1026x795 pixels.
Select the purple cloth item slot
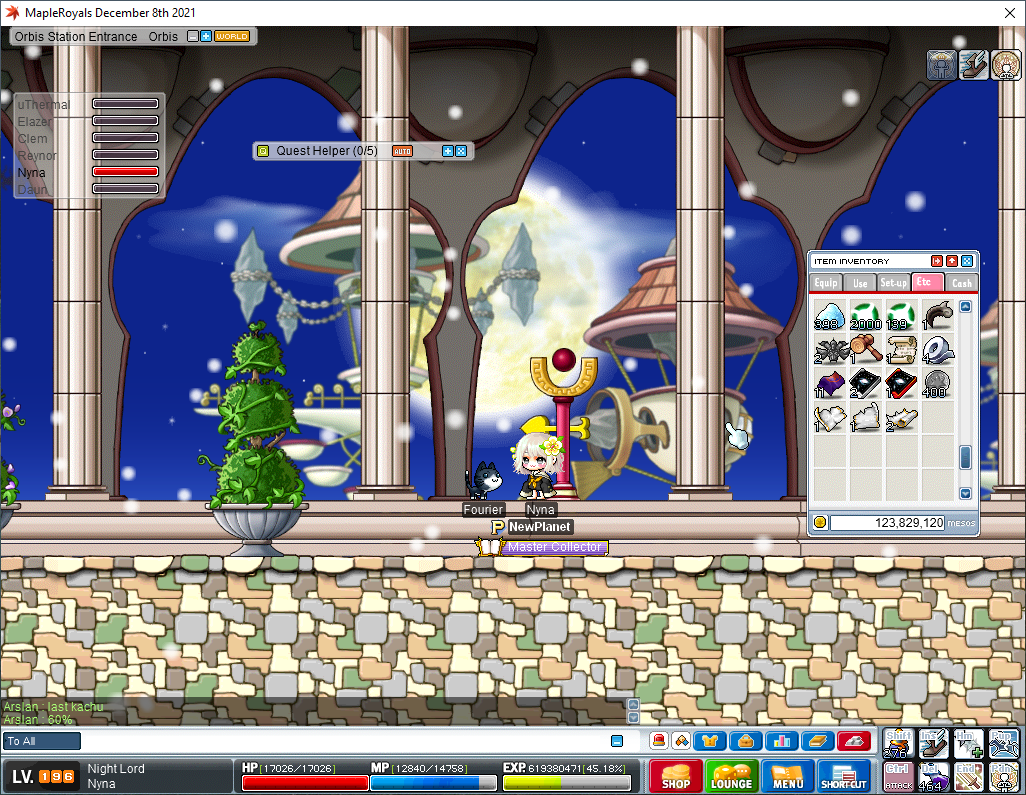(x=830, y=384)
